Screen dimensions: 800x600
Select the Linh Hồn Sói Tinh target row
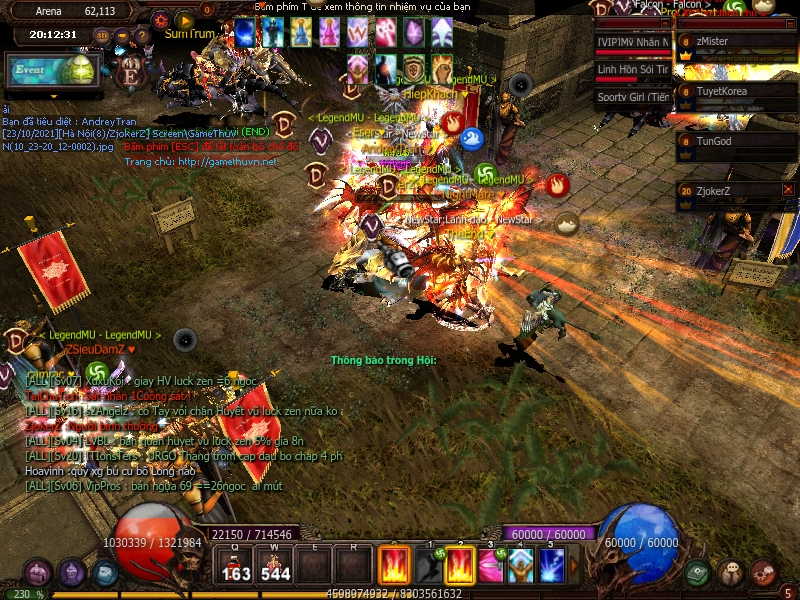click(x=632, y=70)
